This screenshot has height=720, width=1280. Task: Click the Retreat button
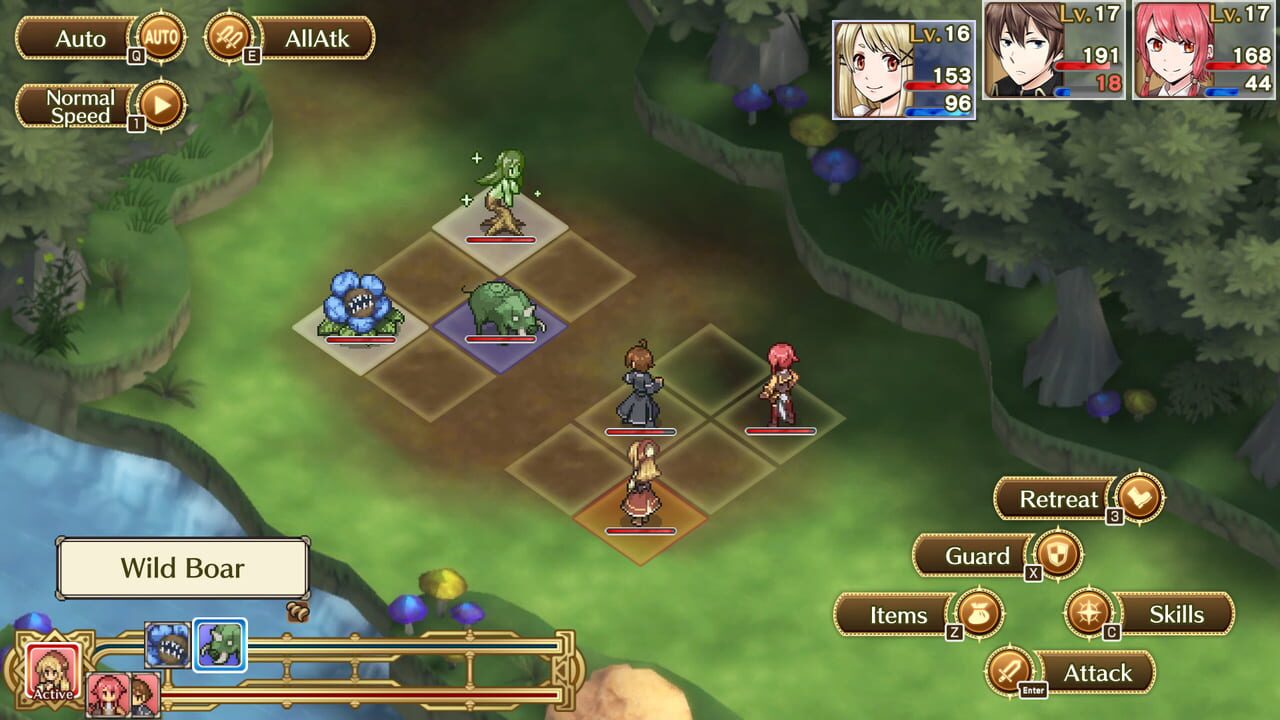point(1056,498)
